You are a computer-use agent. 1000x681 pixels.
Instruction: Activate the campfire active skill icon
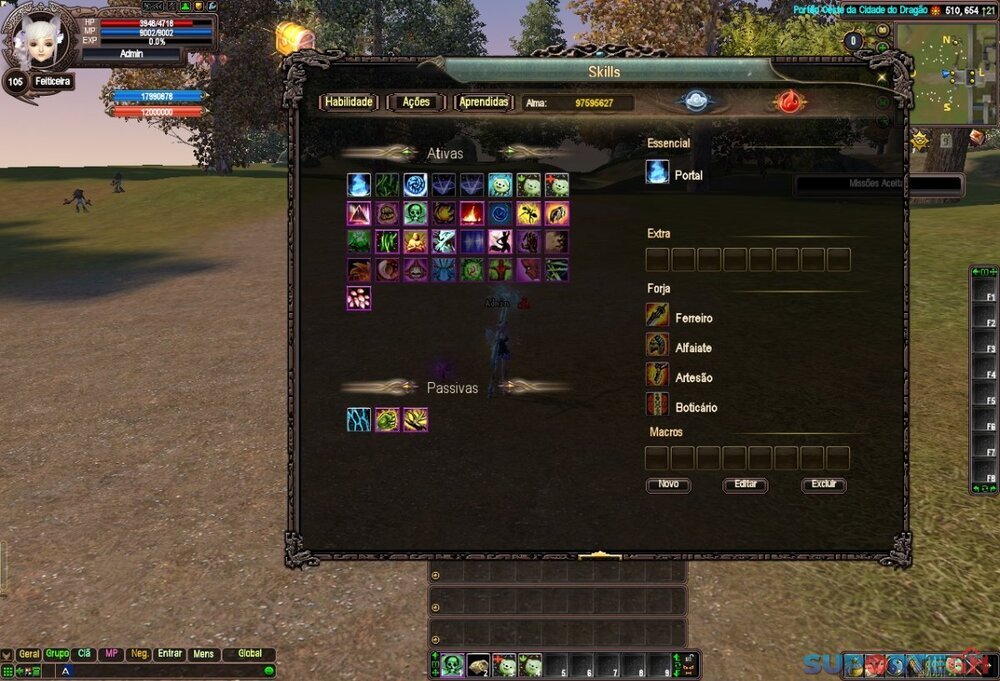coord(472,213)
